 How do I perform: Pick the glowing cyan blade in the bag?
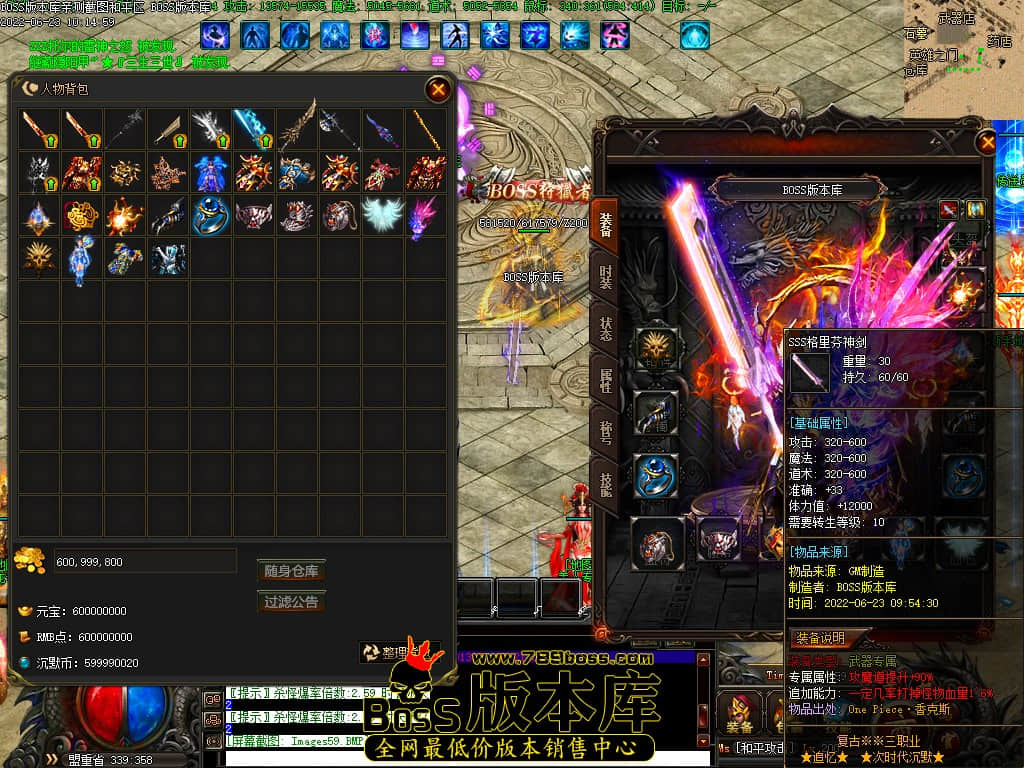pos(254,129)
